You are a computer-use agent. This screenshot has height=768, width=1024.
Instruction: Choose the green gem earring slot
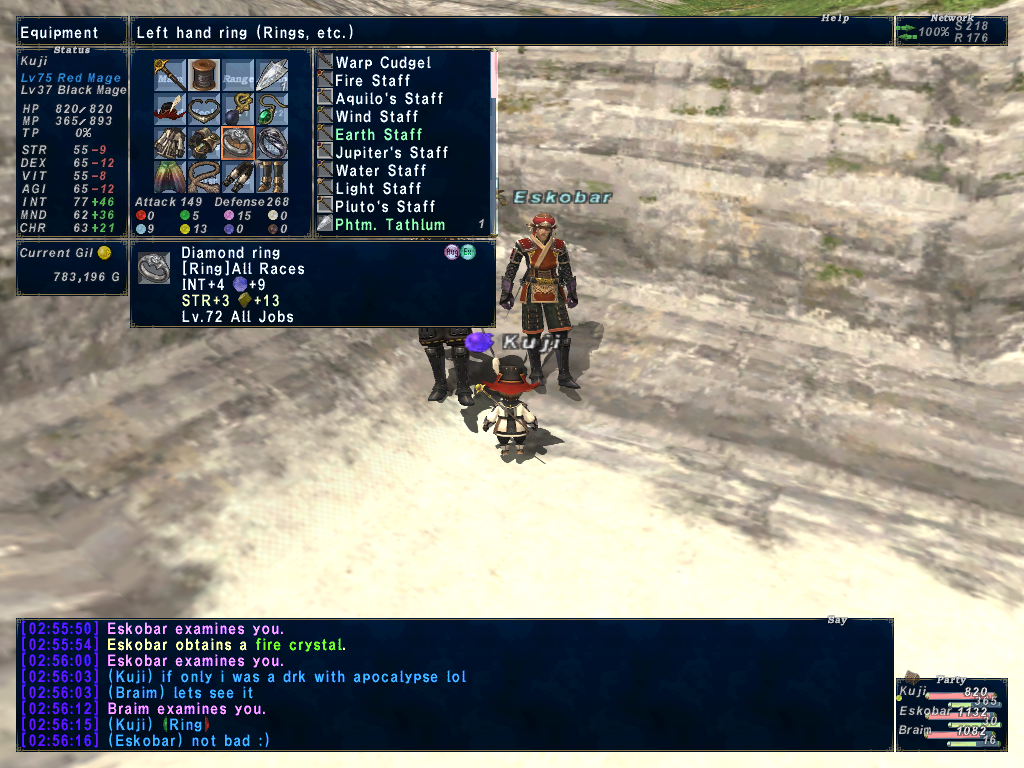[272, 109]
